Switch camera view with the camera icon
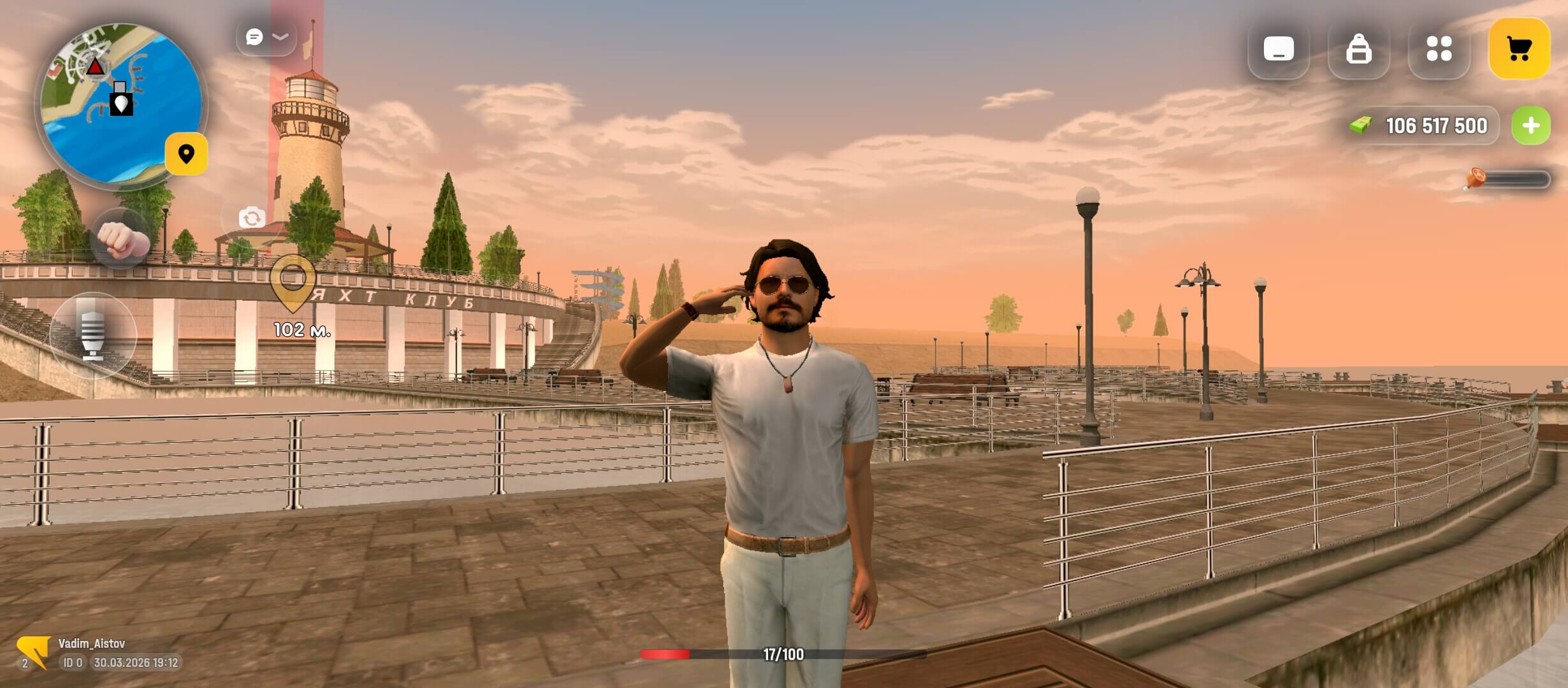Screen dimensions: 1568x688 point(252,218)
